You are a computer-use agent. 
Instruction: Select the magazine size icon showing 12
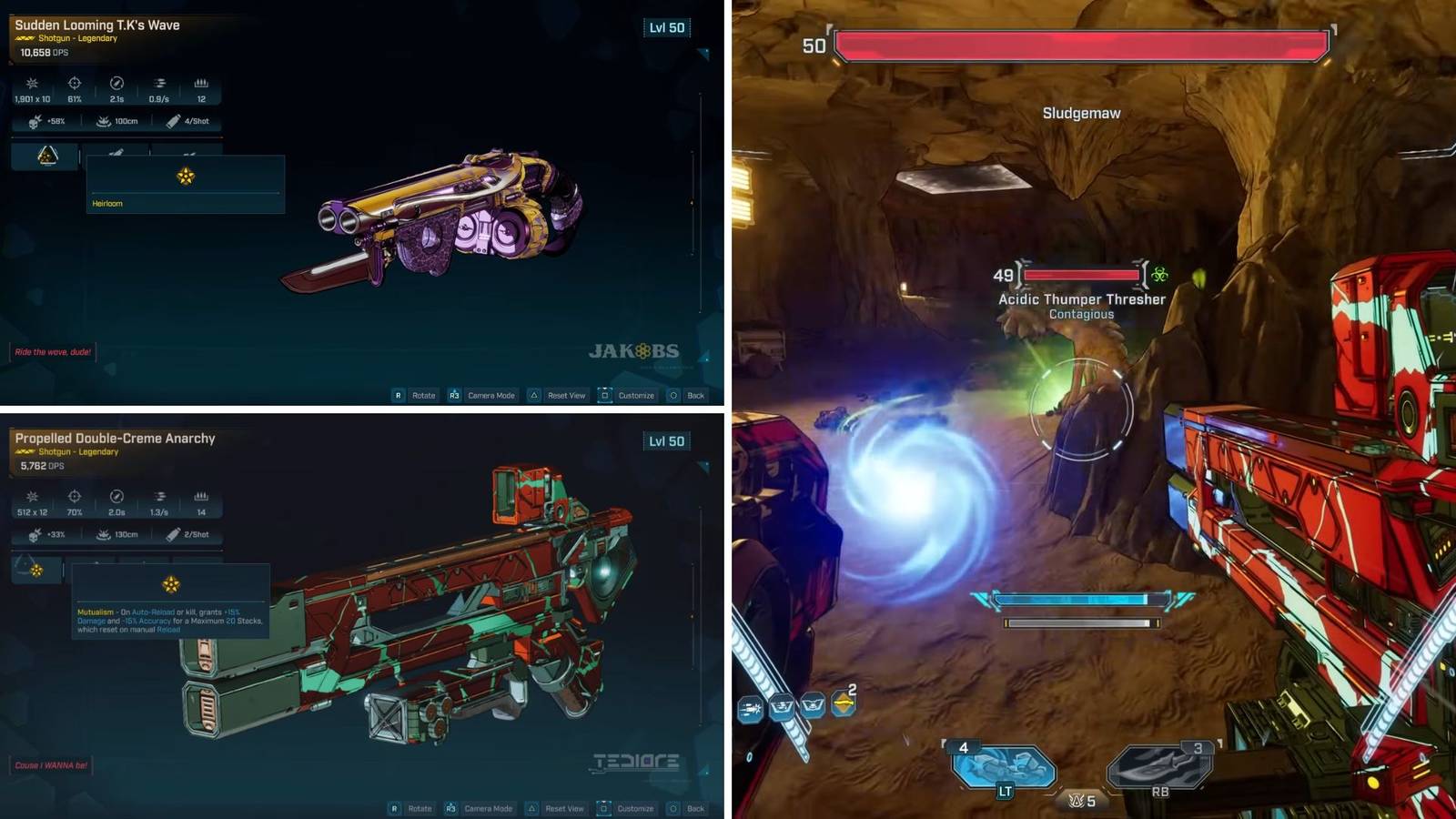(x=202, y=84)
